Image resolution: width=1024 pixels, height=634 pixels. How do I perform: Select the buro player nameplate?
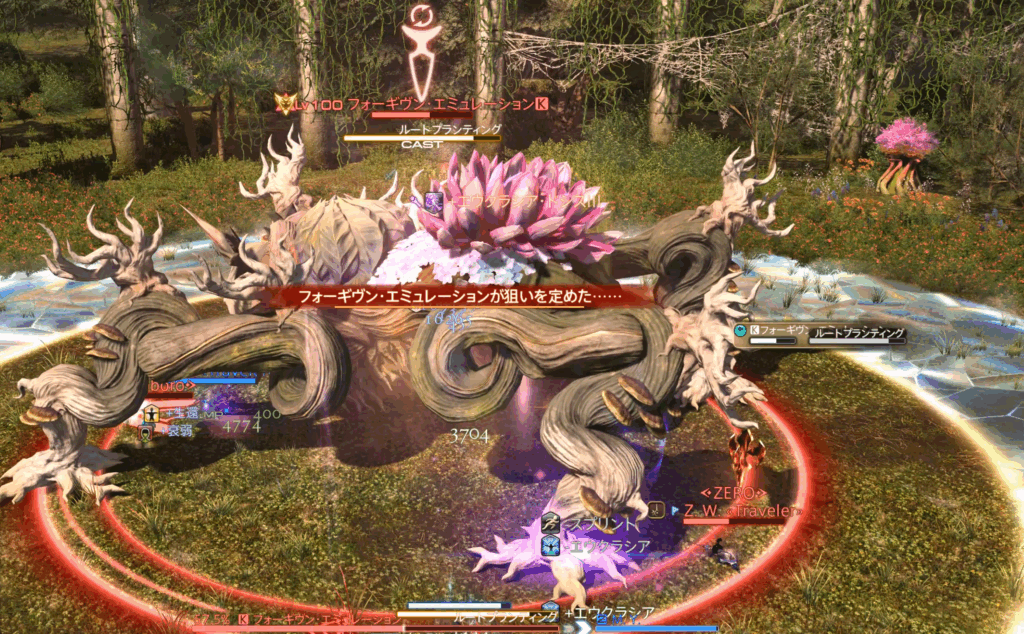click(170, 385)
